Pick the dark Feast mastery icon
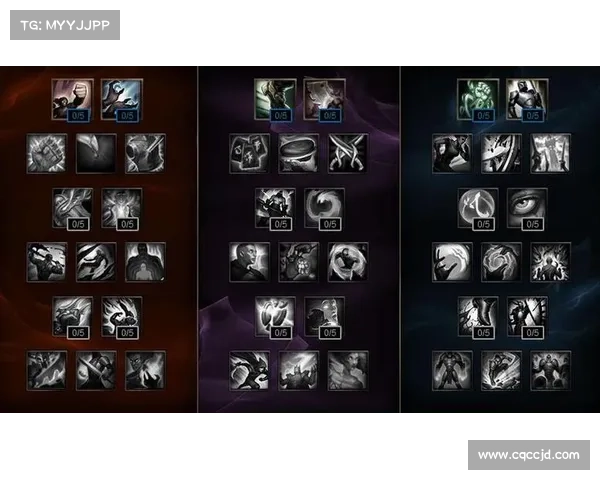 96,153
